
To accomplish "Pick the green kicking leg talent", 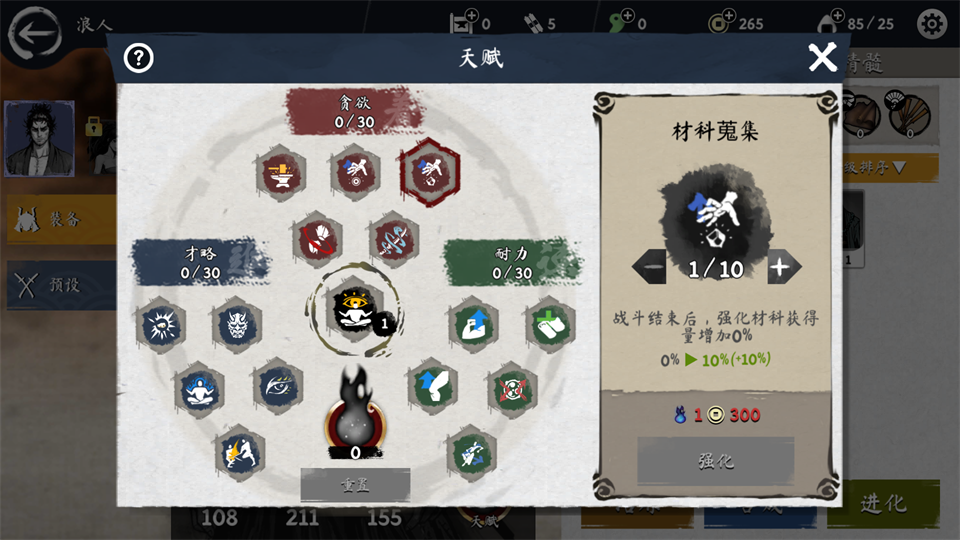I will 432,388.
